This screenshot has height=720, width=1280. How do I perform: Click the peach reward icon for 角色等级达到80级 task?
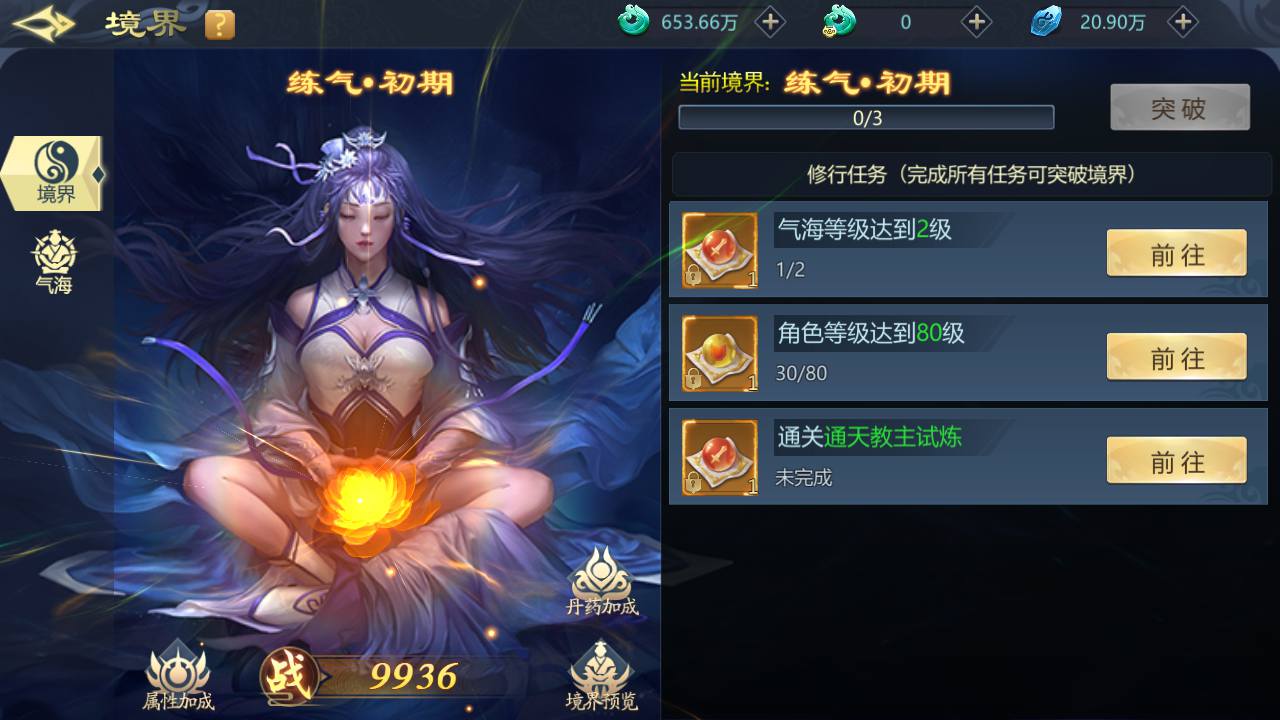click(719, 353)
